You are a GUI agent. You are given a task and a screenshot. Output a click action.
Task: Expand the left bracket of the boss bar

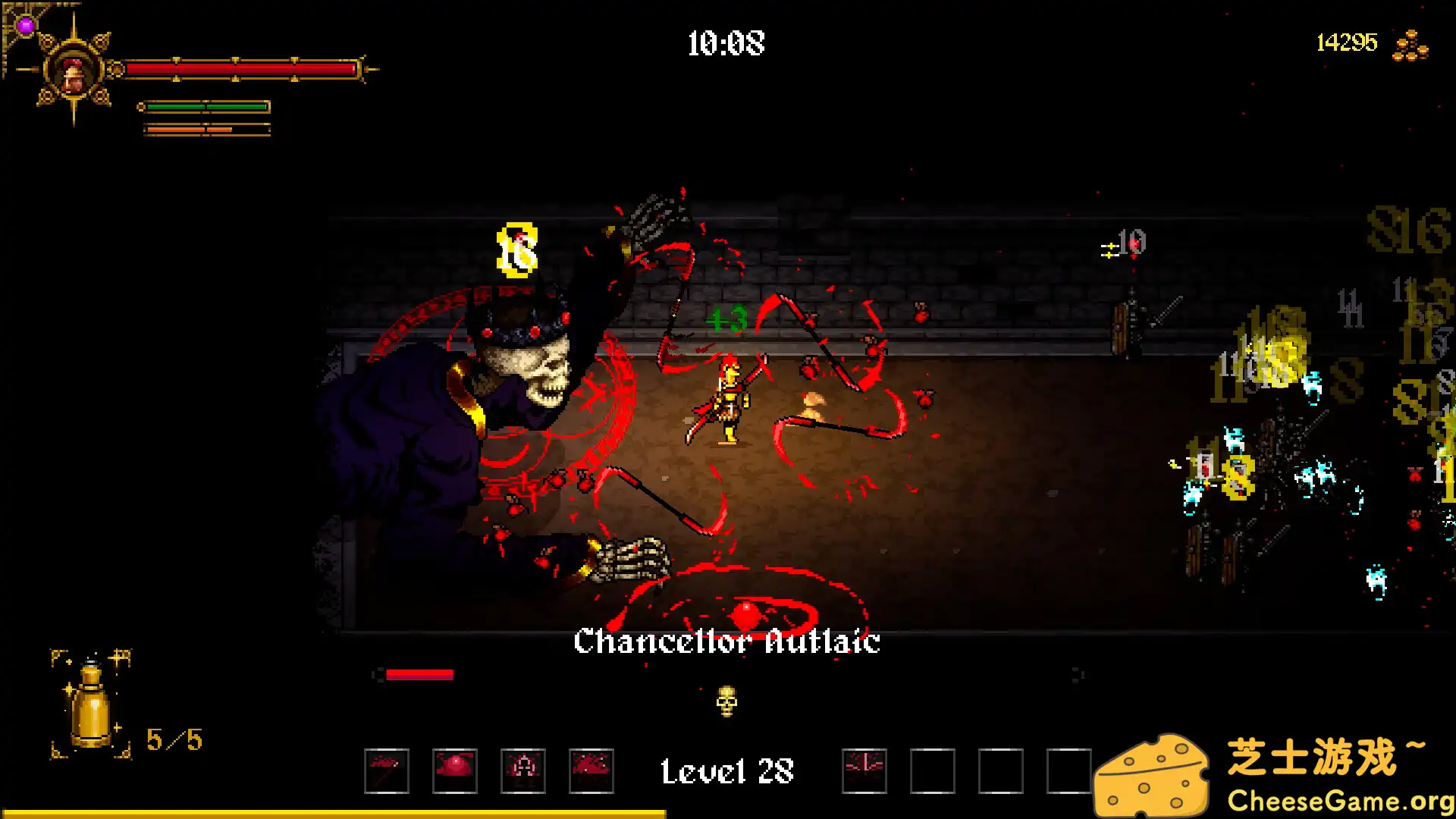tap(377, 673)
